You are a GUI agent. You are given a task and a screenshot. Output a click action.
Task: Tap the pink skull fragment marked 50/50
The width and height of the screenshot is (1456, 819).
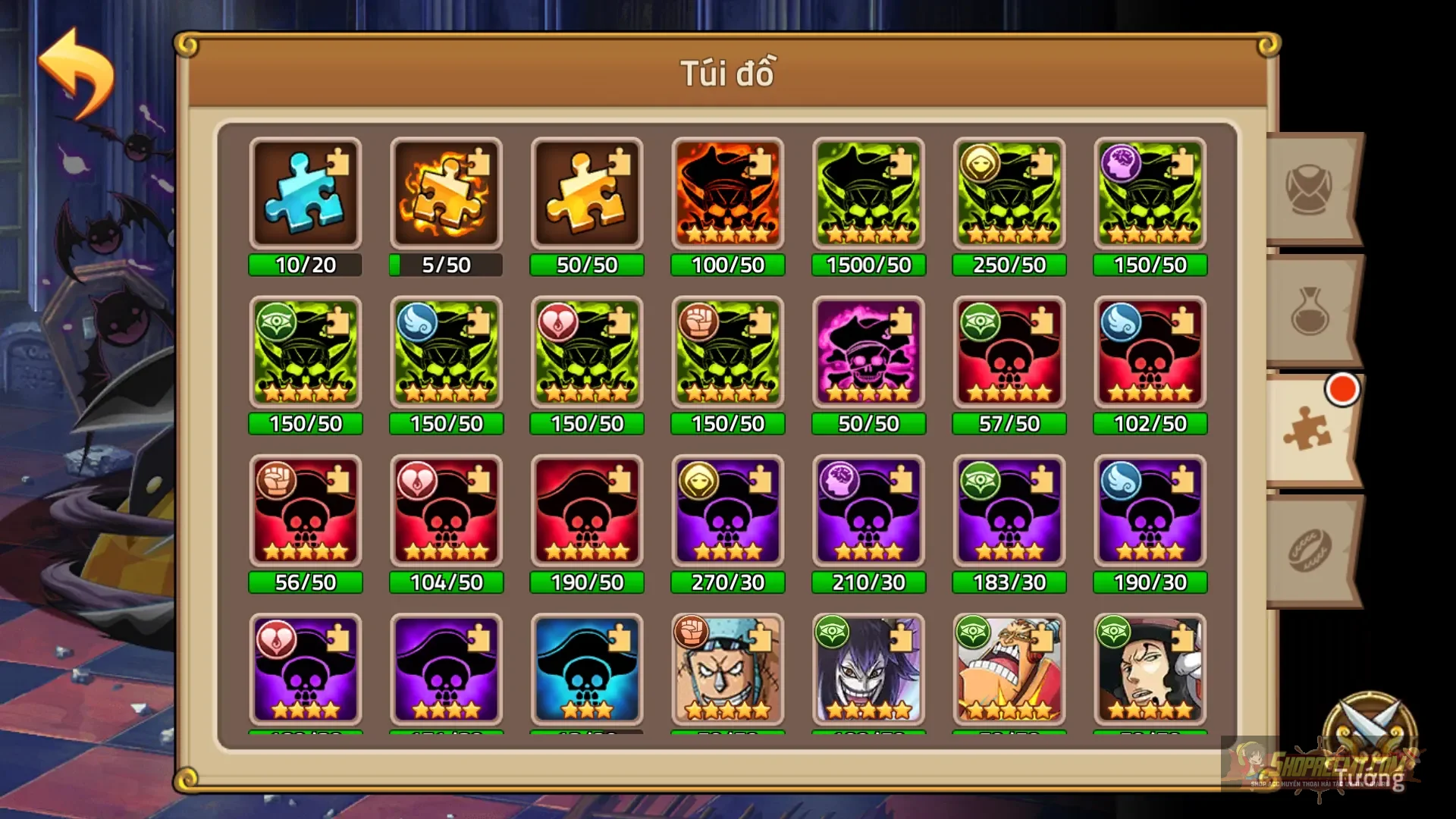coord(868,353)
